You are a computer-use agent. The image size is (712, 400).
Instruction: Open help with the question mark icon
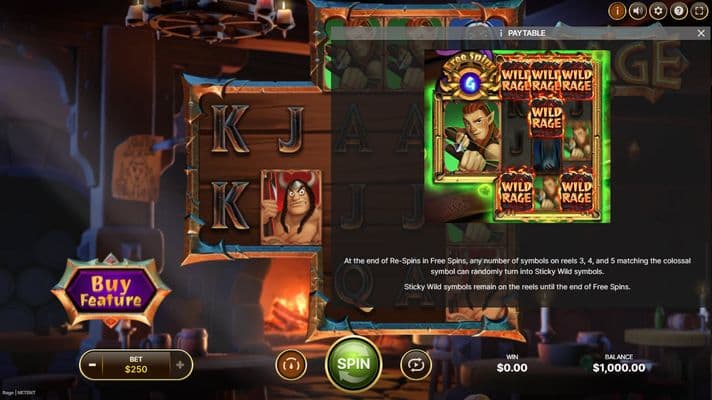click(679, 11)
